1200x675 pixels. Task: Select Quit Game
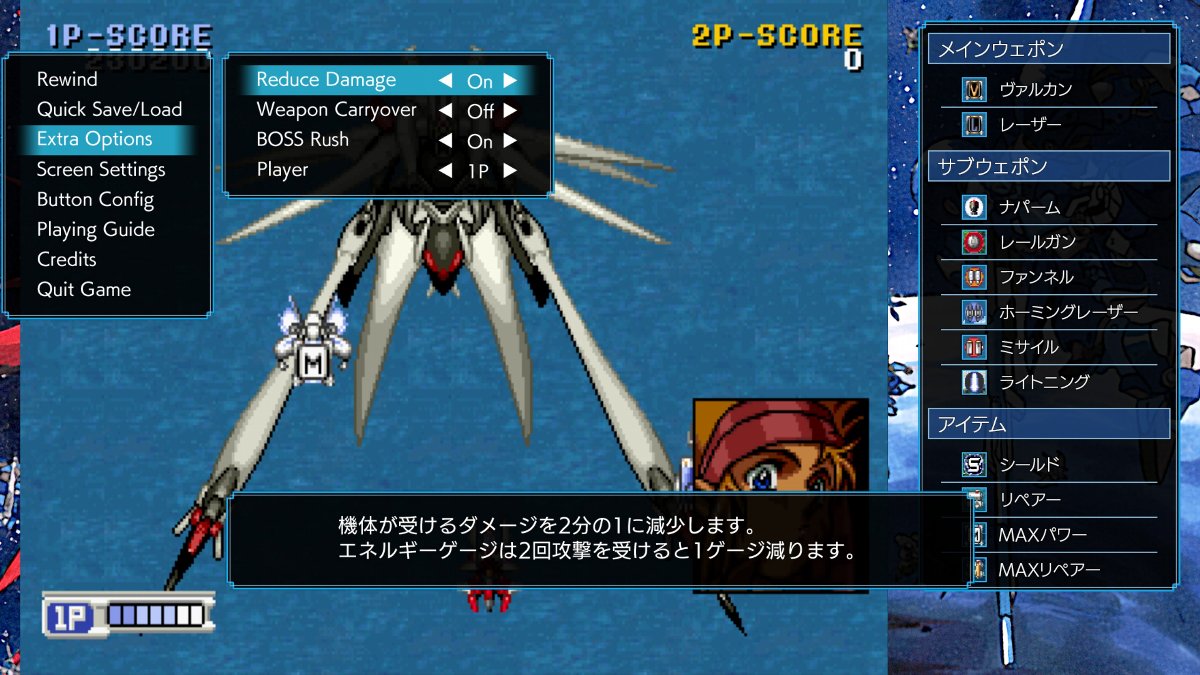tap(84, 289)
